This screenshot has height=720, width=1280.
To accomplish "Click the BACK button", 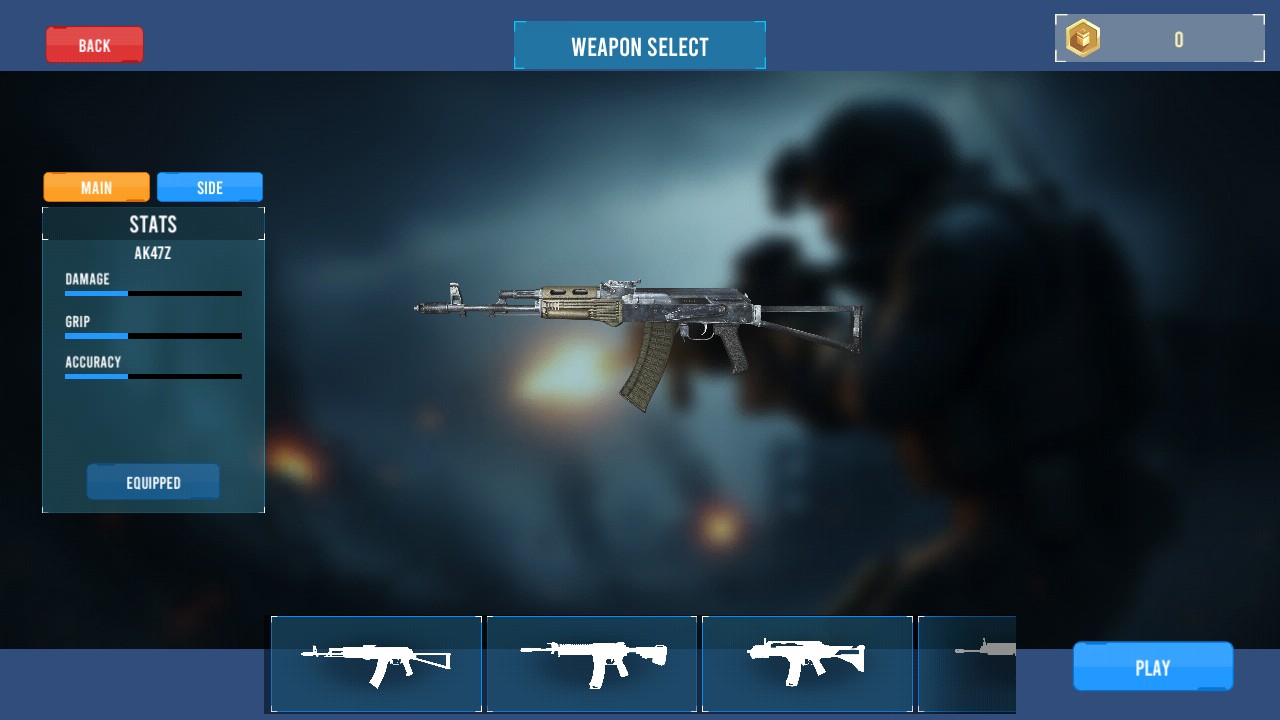I will [95, 44].
